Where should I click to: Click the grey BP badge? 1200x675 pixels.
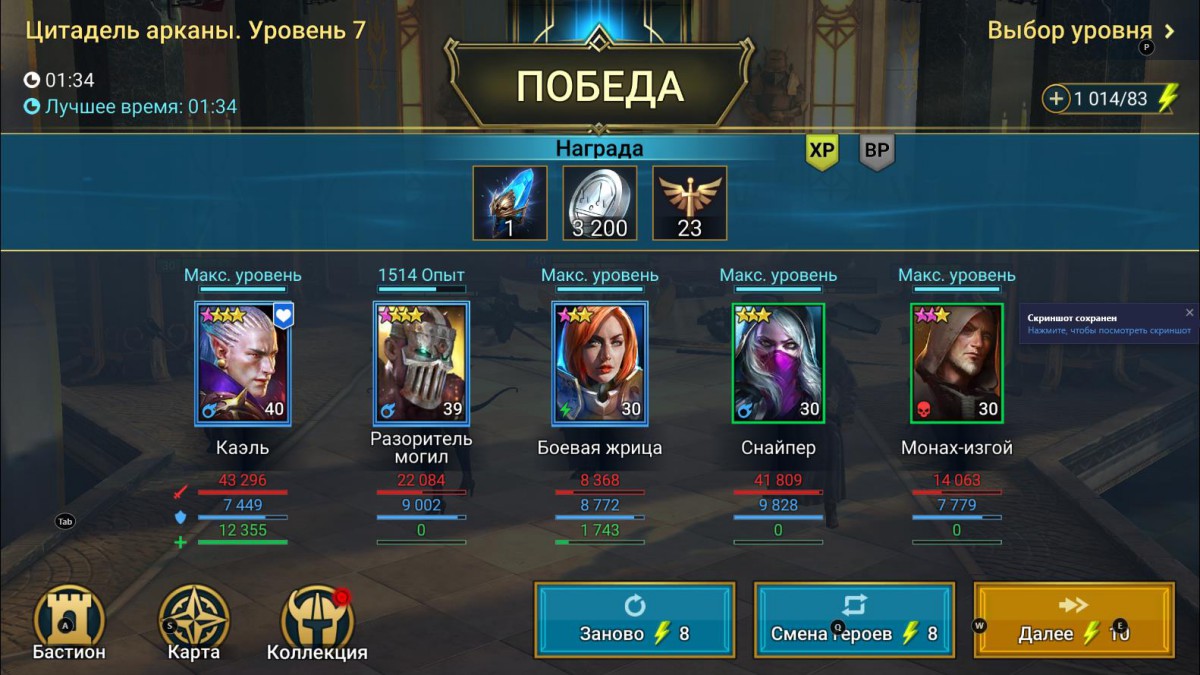(x=877, y=152)
